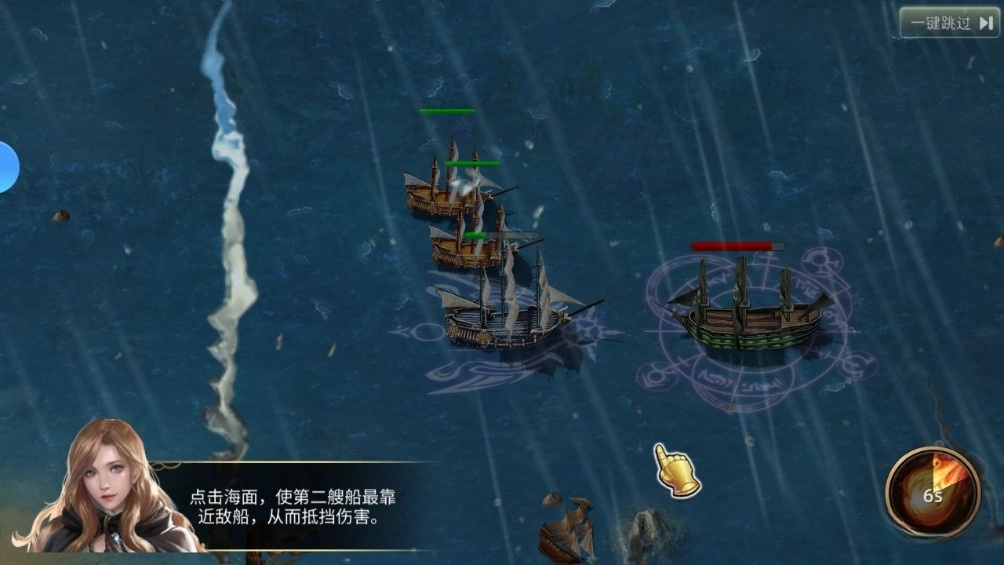Screen dimensions: 1004x565
Task: Tap the blue floating bubble at screen edge
Action: point(6,167)
